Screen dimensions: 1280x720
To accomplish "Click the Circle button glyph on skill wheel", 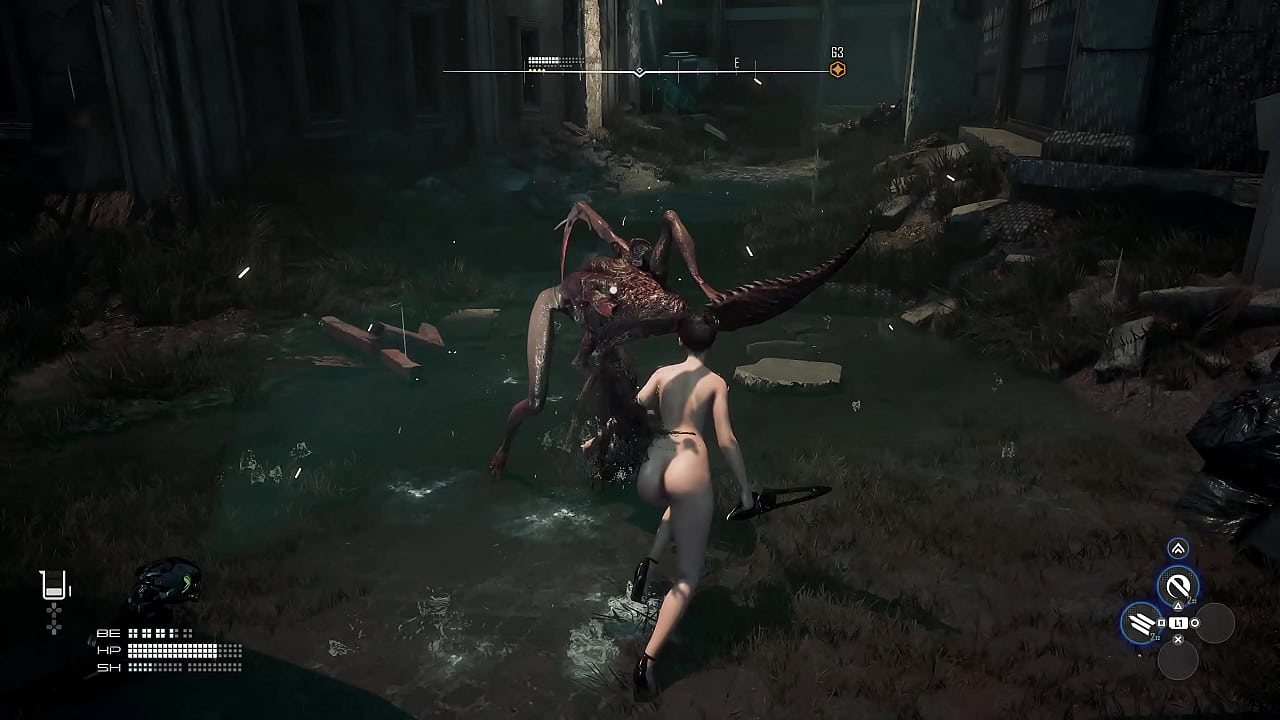I will click(x=1195, y=623).
